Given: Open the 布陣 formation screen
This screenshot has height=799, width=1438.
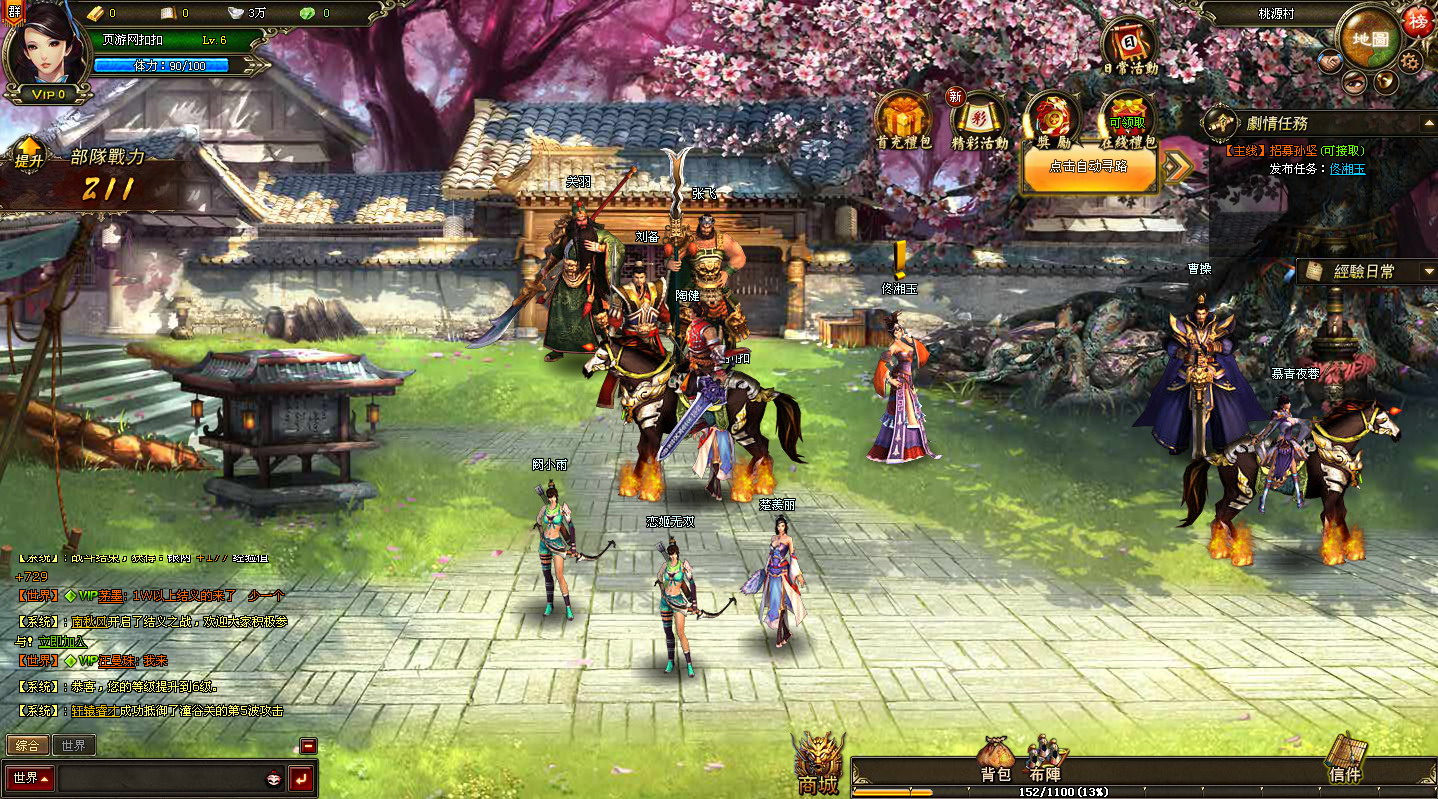Looking at the screenshot, I should coord(1044,762).
